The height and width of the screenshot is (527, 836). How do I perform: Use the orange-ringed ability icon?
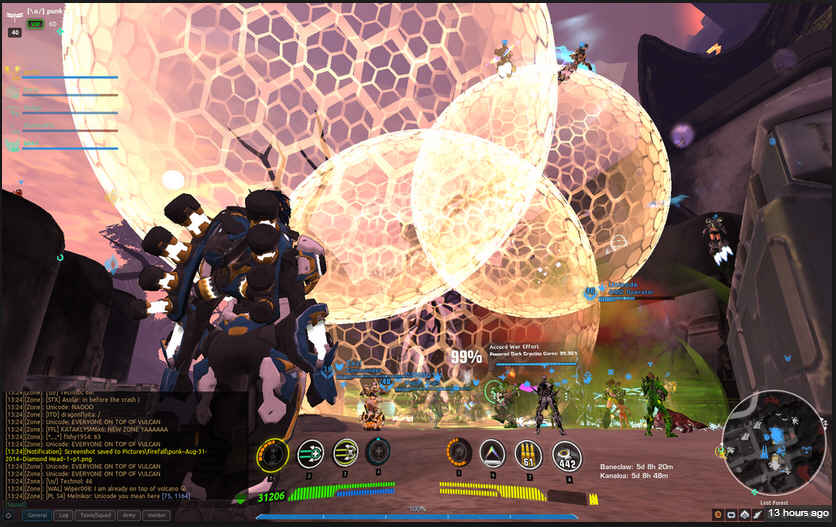[458, 453]
